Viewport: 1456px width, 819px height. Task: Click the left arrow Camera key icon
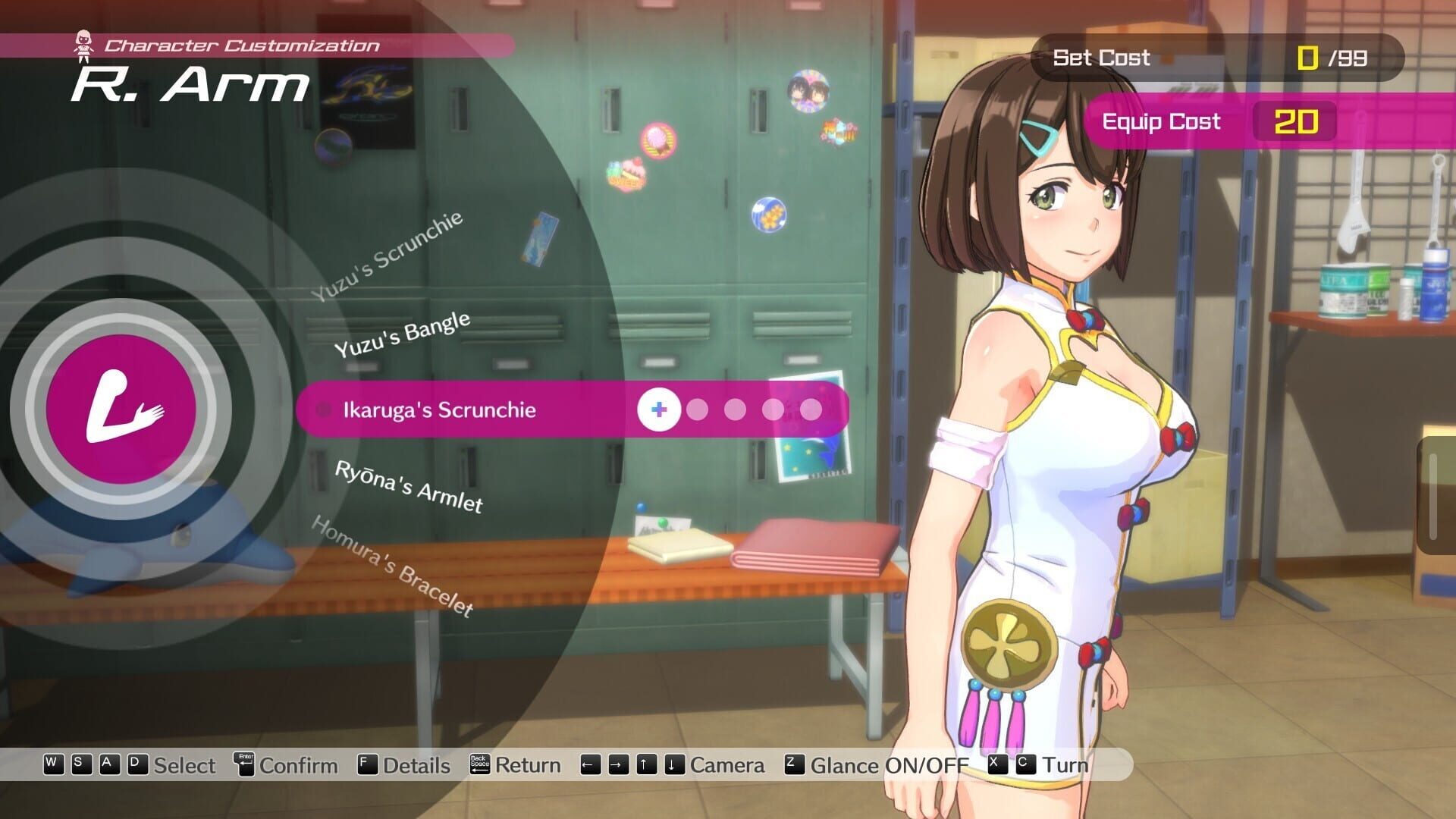pos(589,765)
